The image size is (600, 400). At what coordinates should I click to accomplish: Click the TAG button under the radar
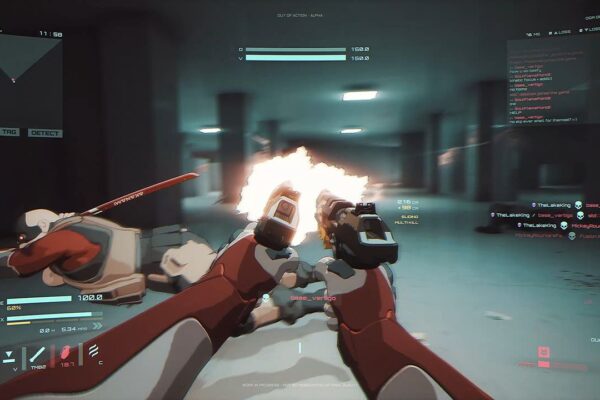(x=9, y=132)
